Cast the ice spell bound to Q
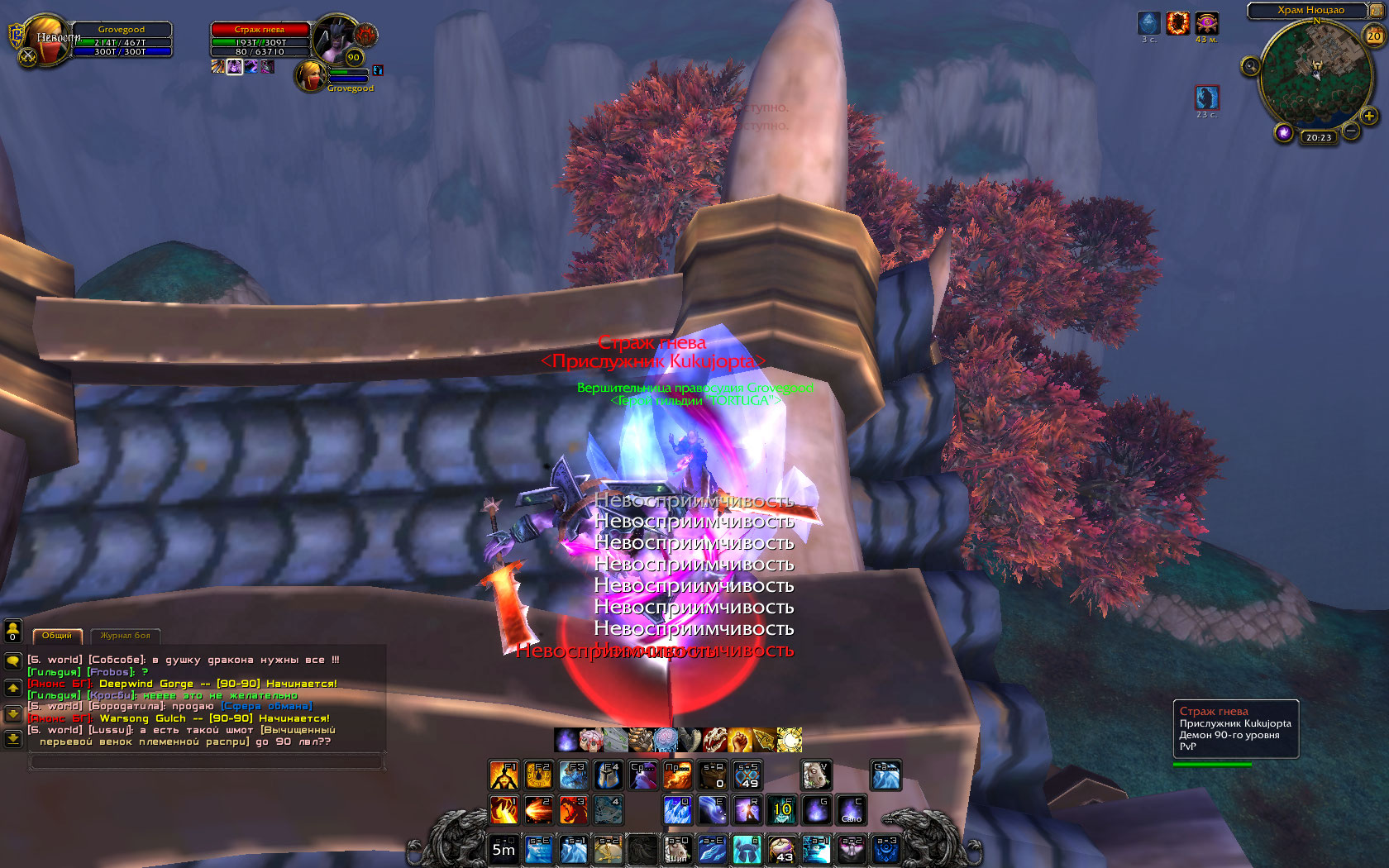 click(677, 810)
